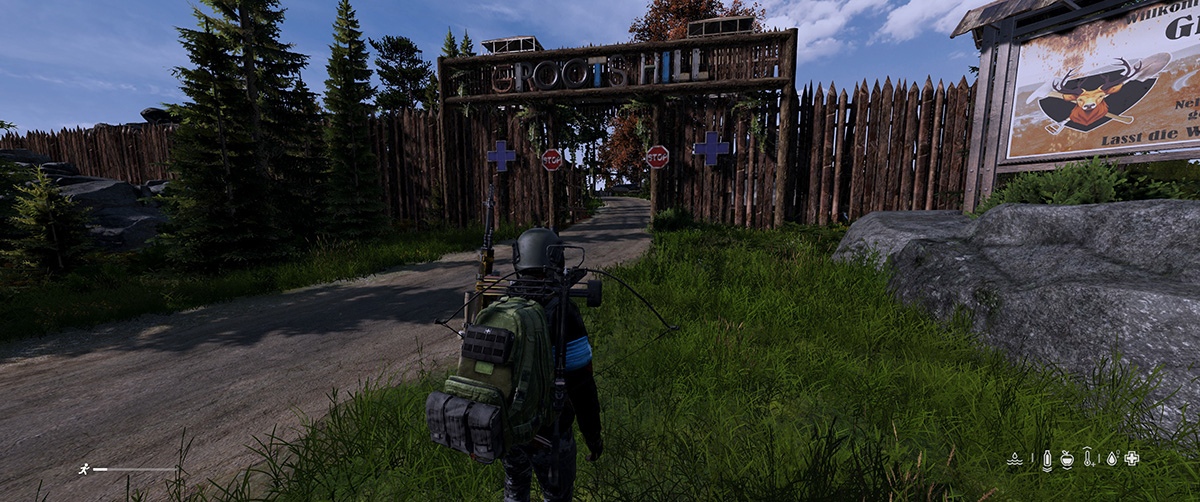Click the health cross status icon
Viewport: 1200px width, 502px height.
pos(1131,459)
